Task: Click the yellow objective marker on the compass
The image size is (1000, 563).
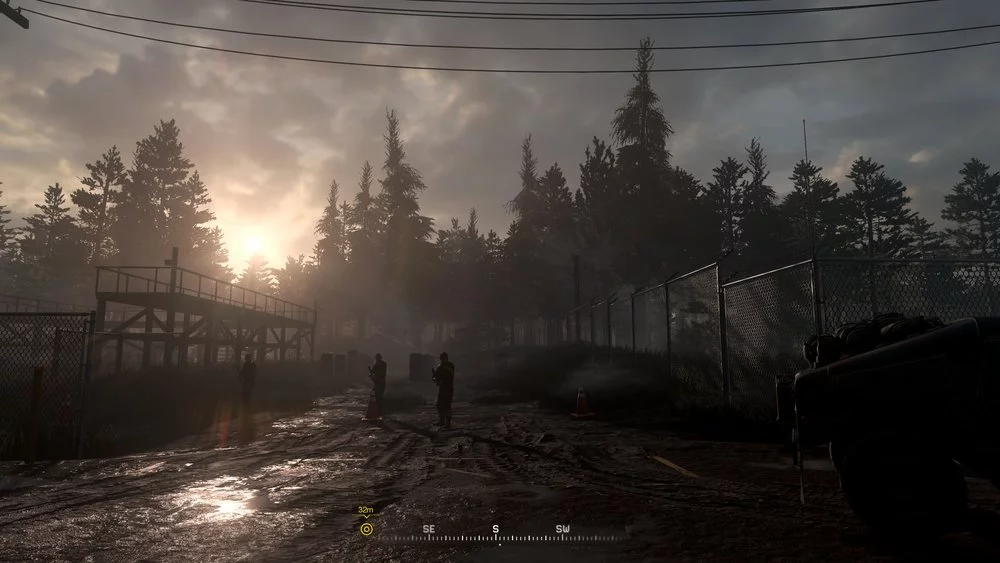Action: click(366, 529)
